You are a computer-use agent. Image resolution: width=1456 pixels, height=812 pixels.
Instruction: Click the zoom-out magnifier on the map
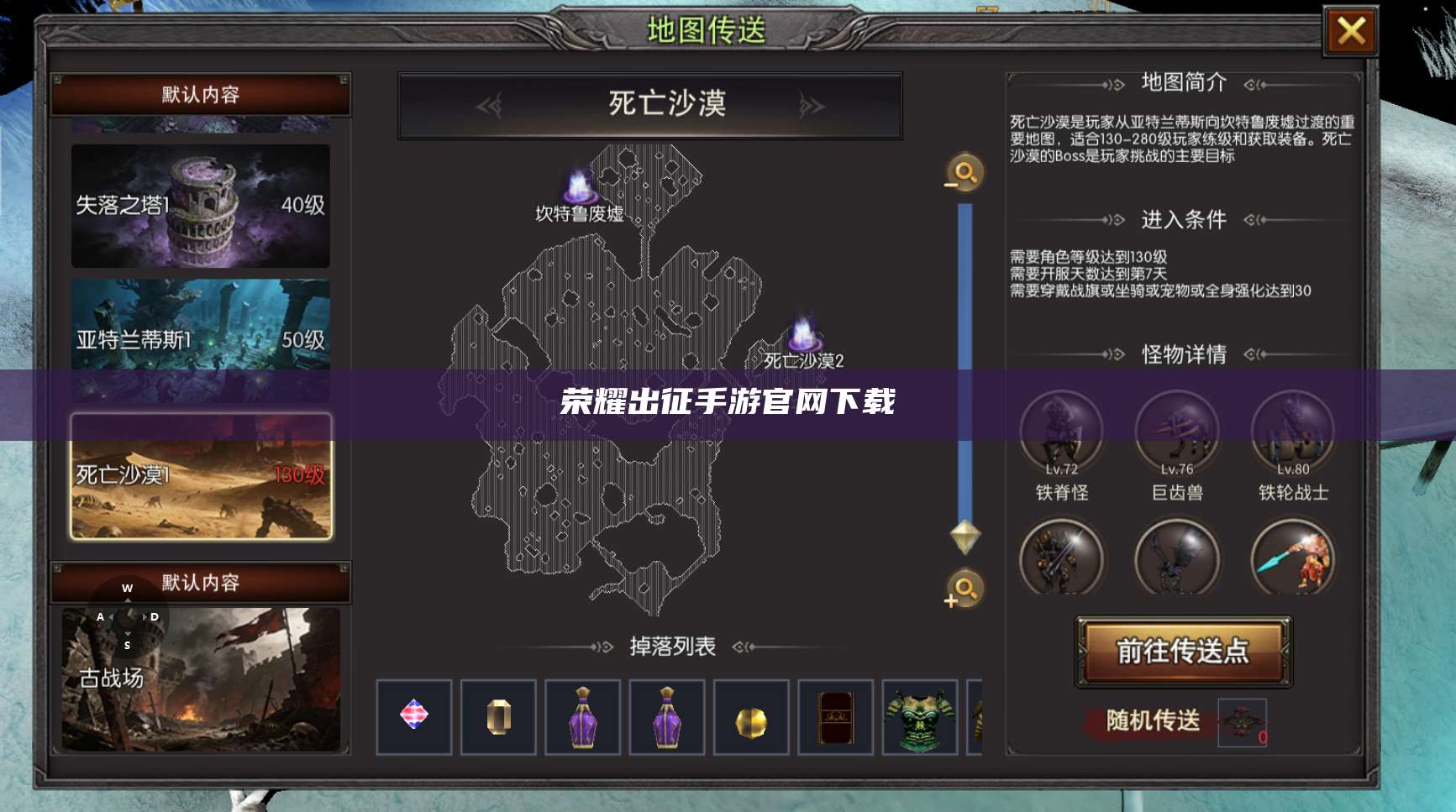(x=963, y=174)
